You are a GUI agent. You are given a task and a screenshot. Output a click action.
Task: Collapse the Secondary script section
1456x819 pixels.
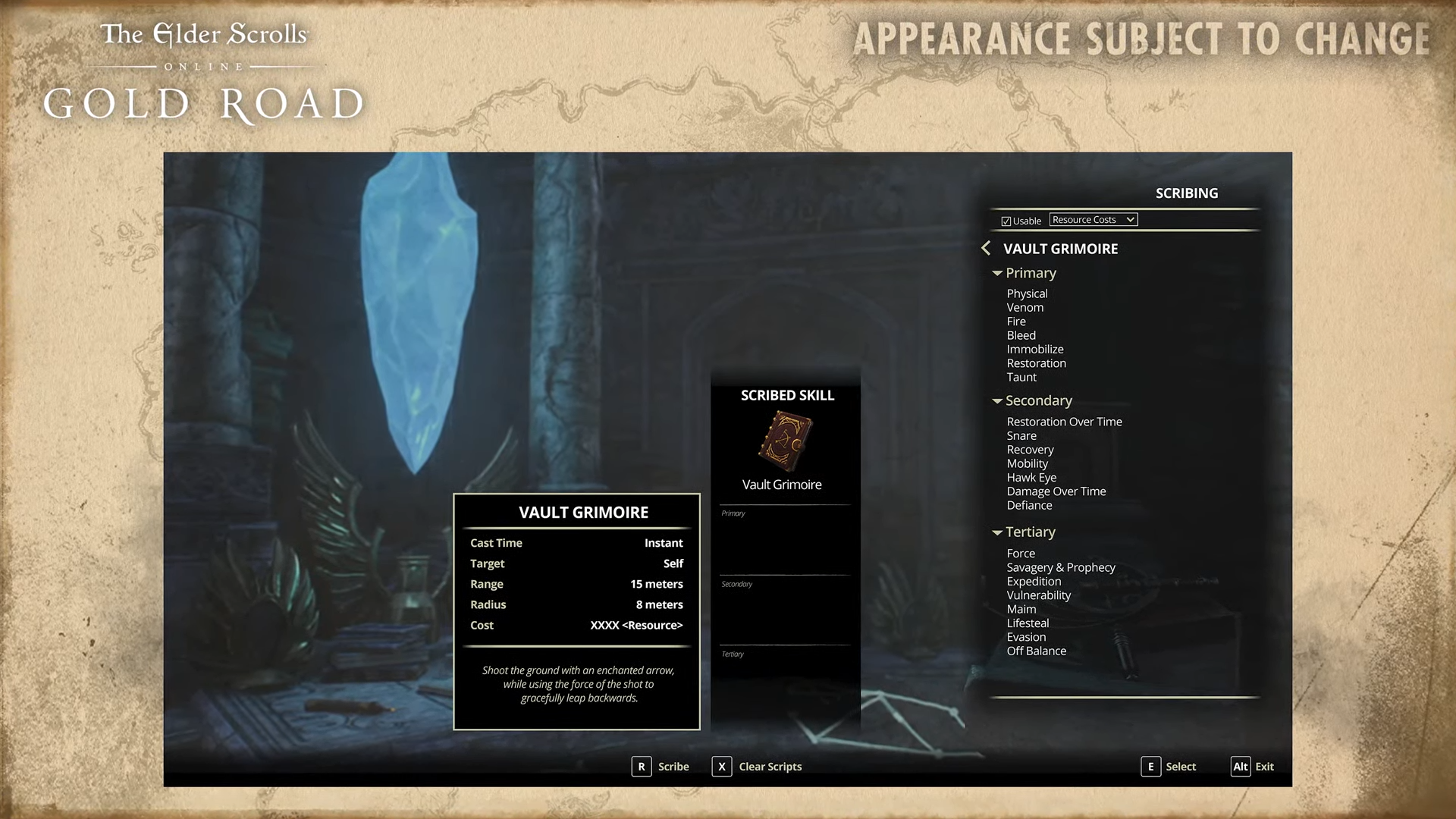coord(997,401)
